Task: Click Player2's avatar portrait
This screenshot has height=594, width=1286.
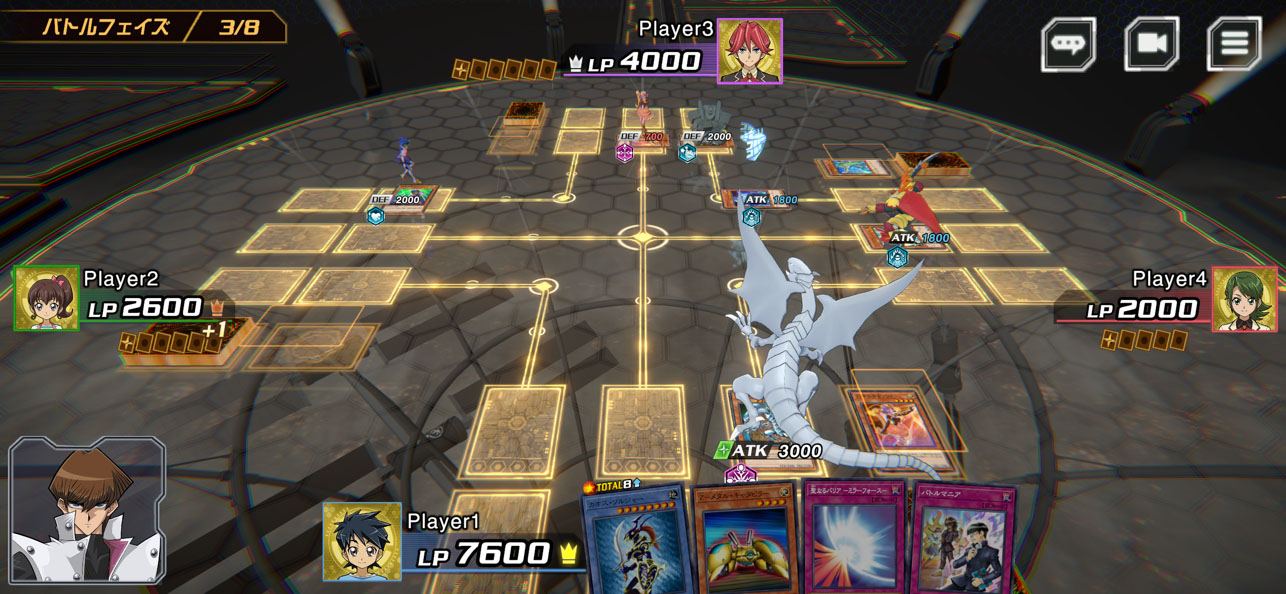Action: tap(46, 298)
